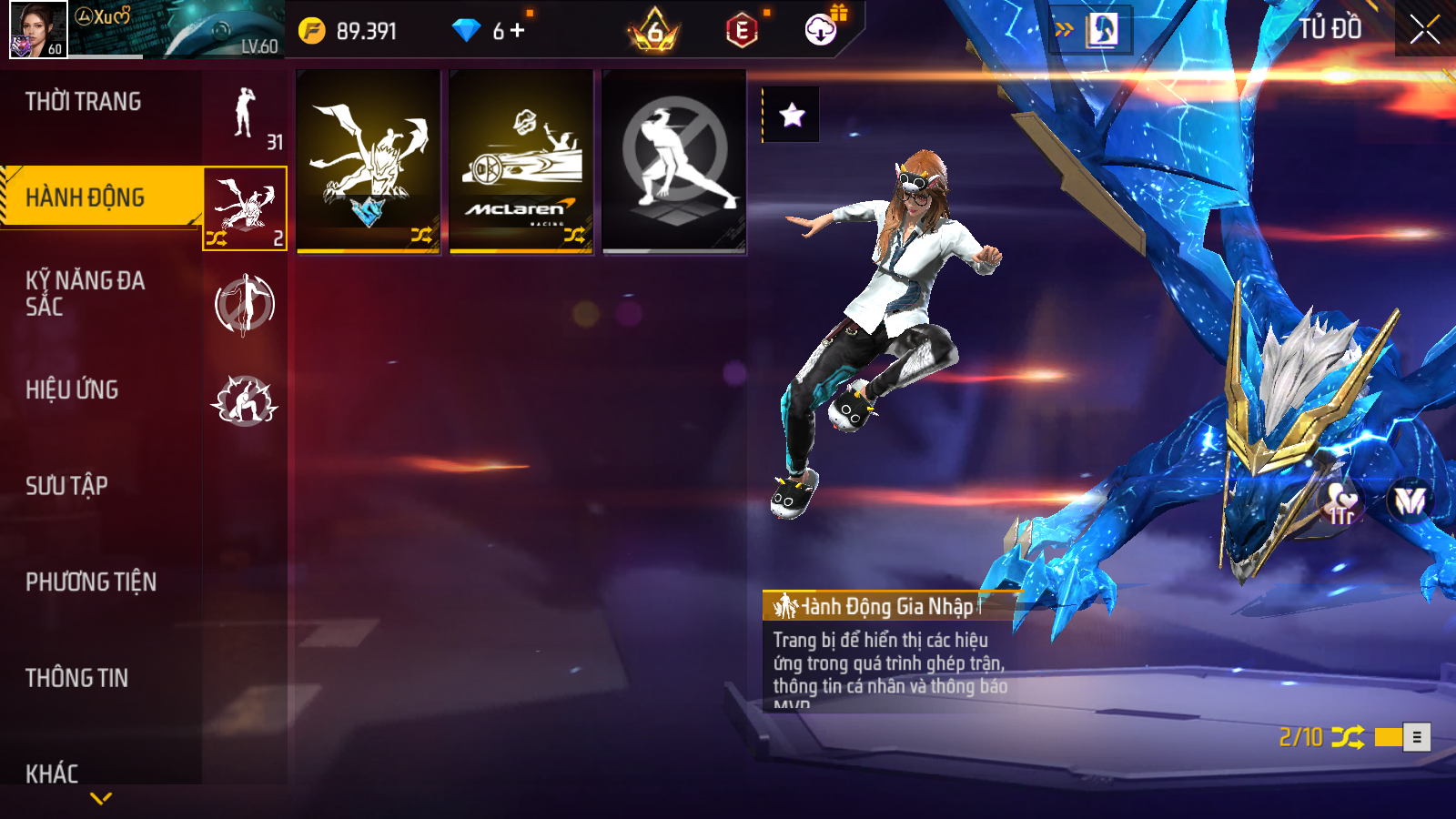The height and width of the screenshot is (819, 1456).
Task: Switch to Kỹ Năng Đa Sắc
Action: click(x=86, y=293)
